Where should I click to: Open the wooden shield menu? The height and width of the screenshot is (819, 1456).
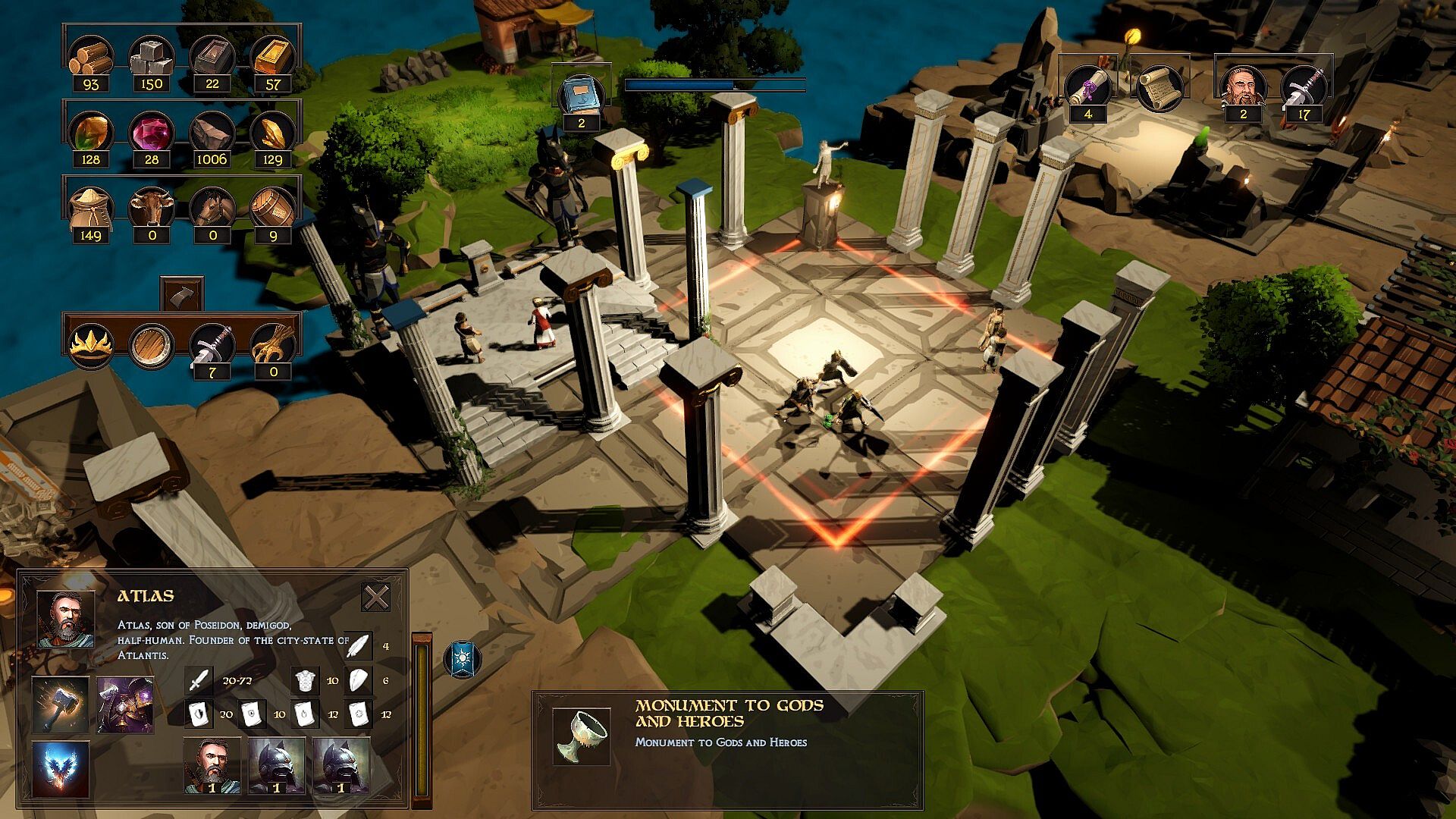[x=152, y=345]
